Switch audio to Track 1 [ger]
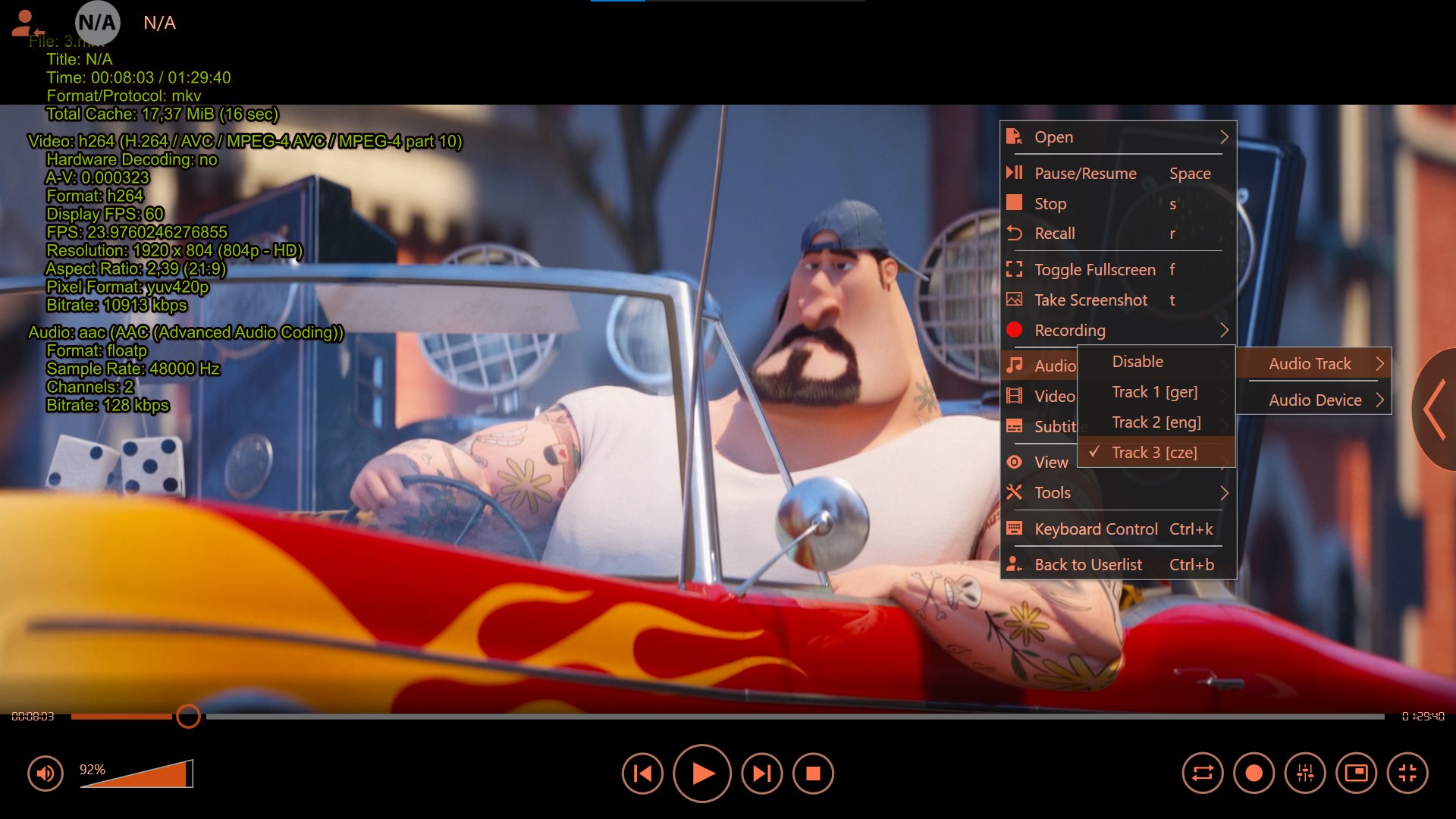The width and height of the screenshot is (1456, 819). tap(1154, 392)
